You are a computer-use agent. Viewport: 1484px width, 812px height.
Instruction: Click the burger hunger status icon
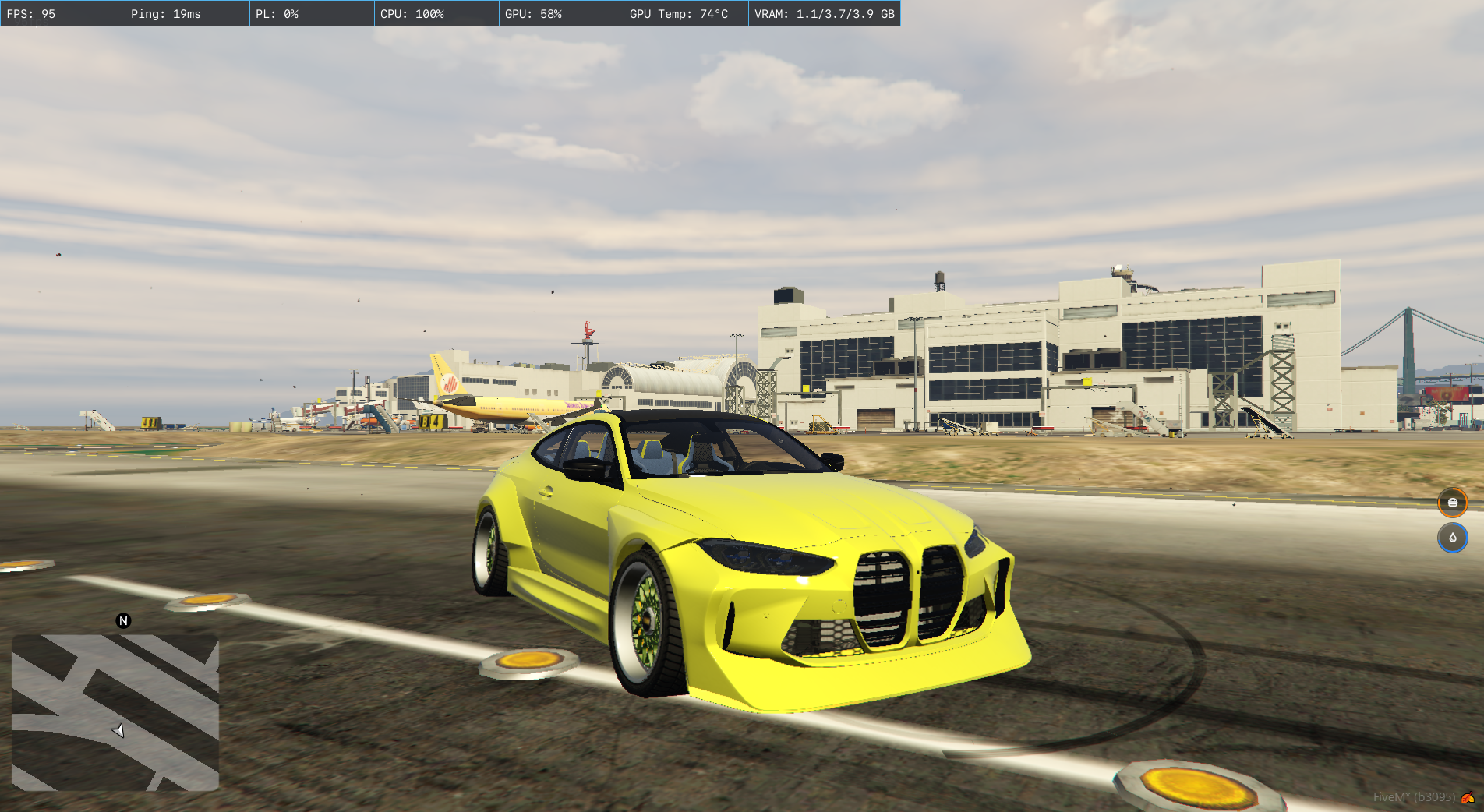point(1452,503)
